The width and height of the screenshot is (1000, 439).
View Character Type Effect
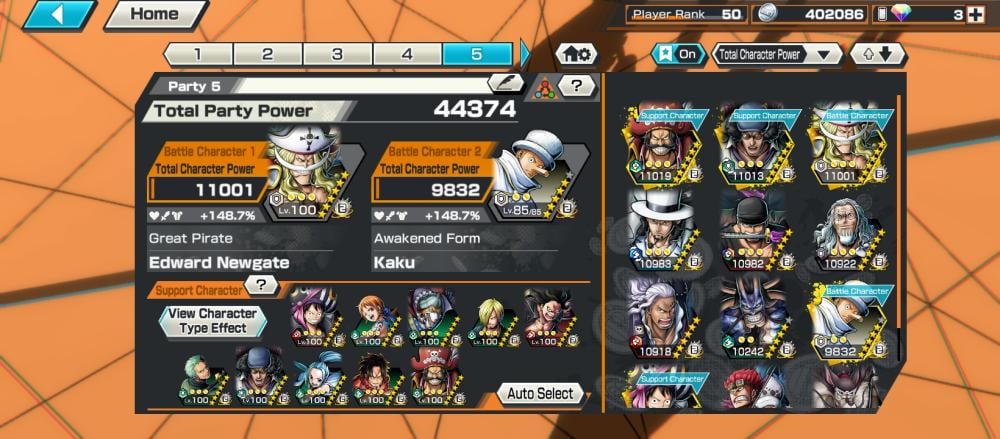coord(213,320)
